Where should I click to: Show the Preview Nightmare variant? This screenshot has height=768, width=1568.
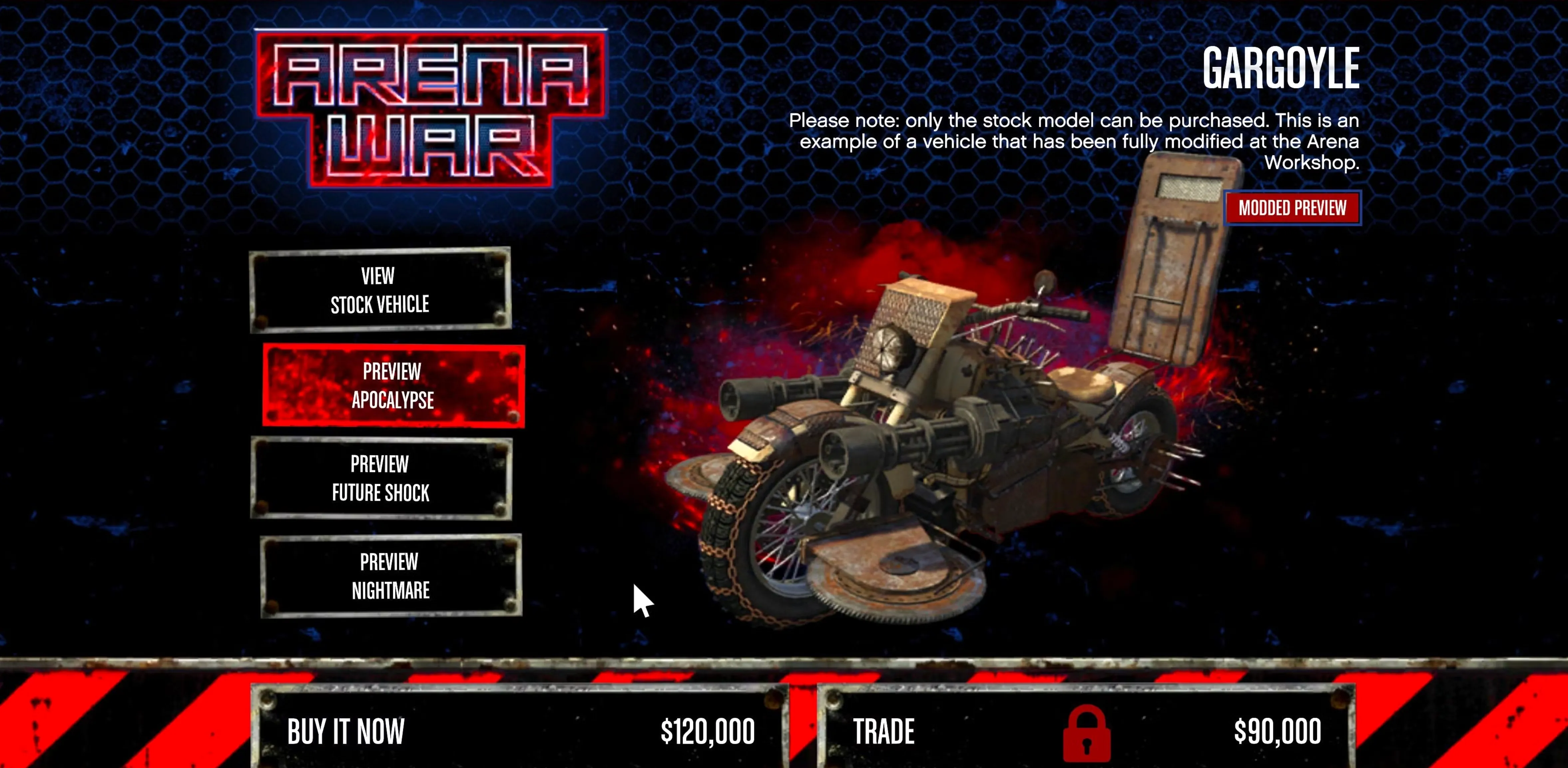(390, 576)
